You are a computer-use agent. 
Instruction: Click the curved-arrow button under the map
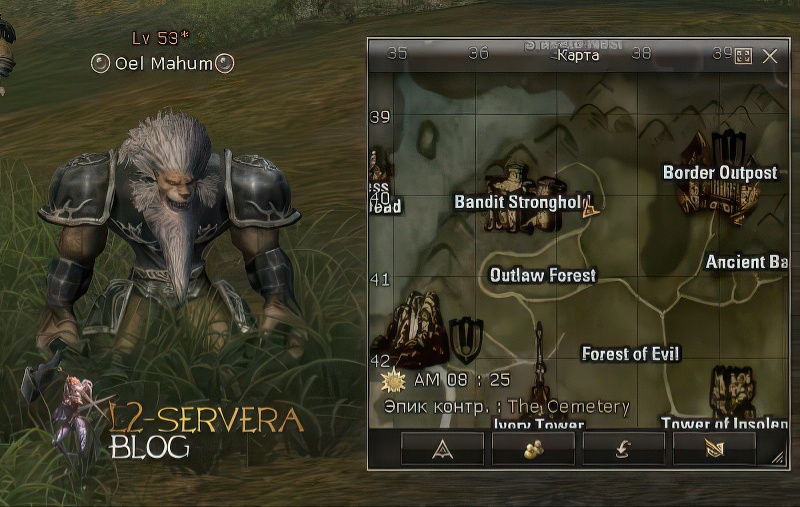(x=623, y=449)
